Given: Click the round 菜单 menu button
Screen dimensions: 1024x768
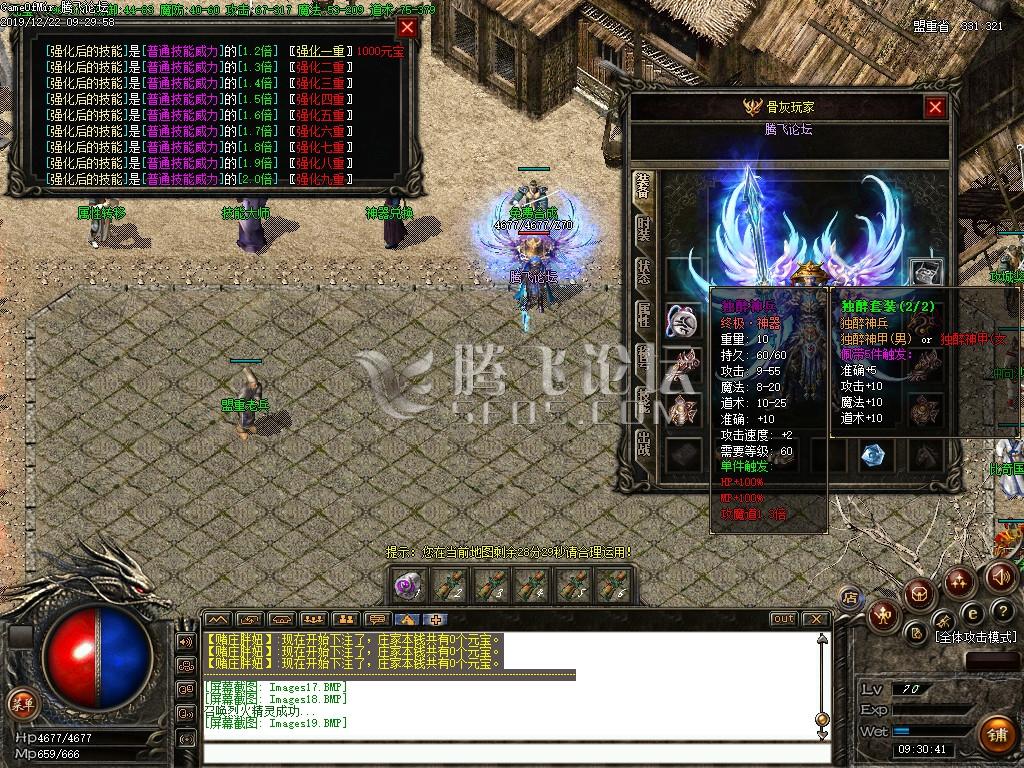Looking at the screenshot, I should (x=22, y=702).
